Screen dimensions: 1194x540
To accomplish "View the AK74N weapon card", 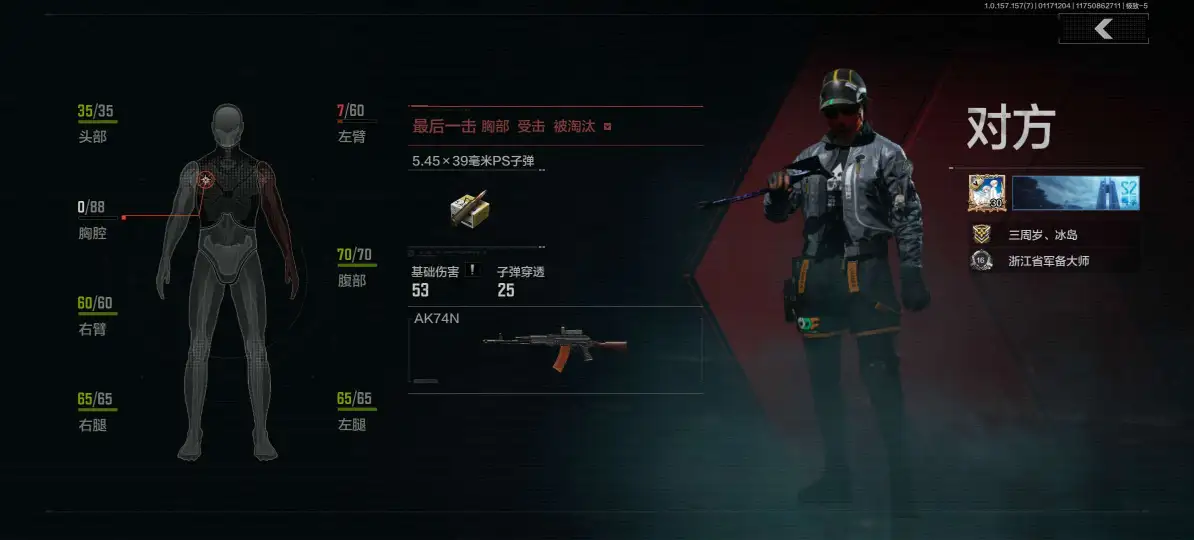I will [x=555, y=346].
